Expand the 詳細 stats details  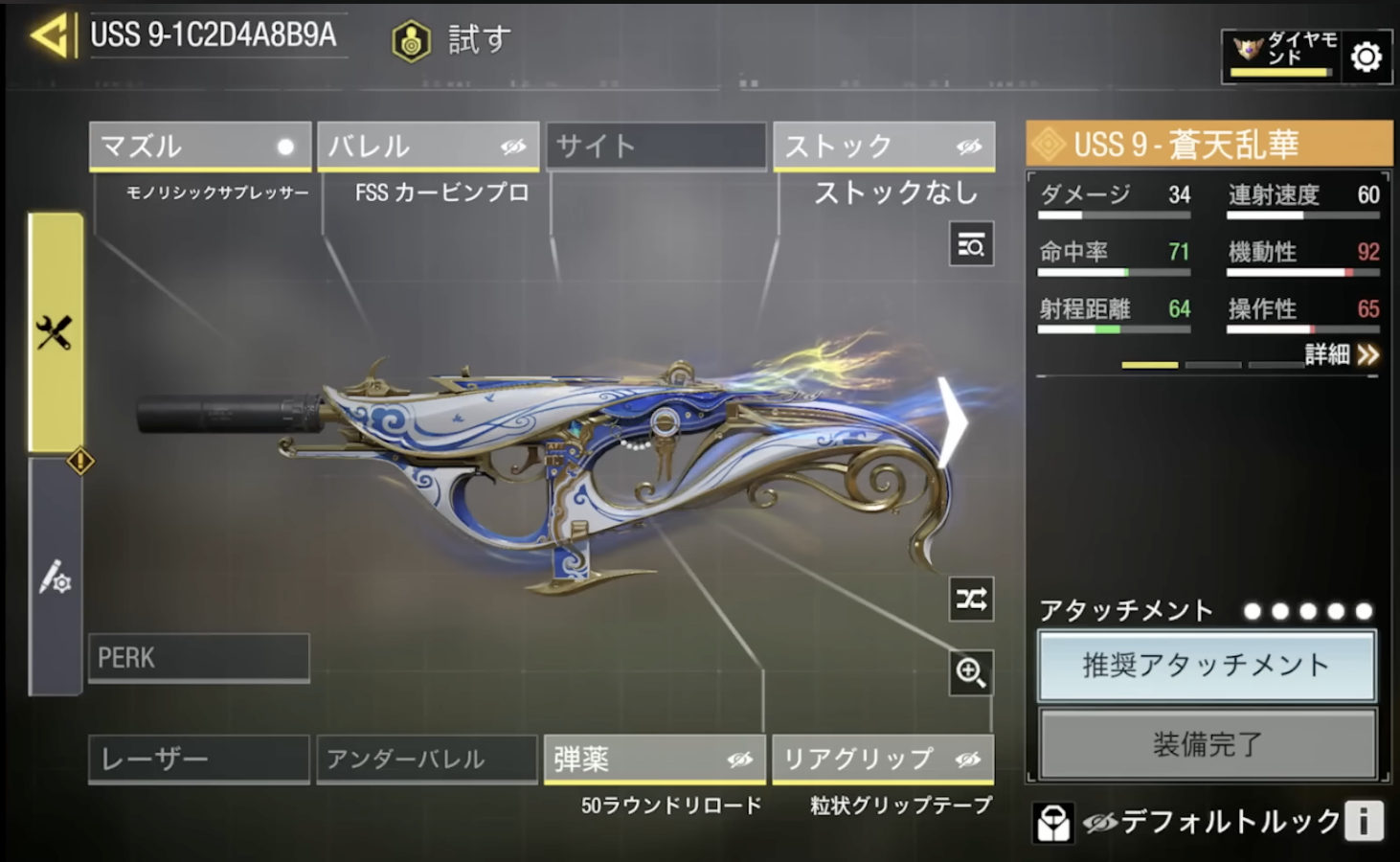[1342, 355]
